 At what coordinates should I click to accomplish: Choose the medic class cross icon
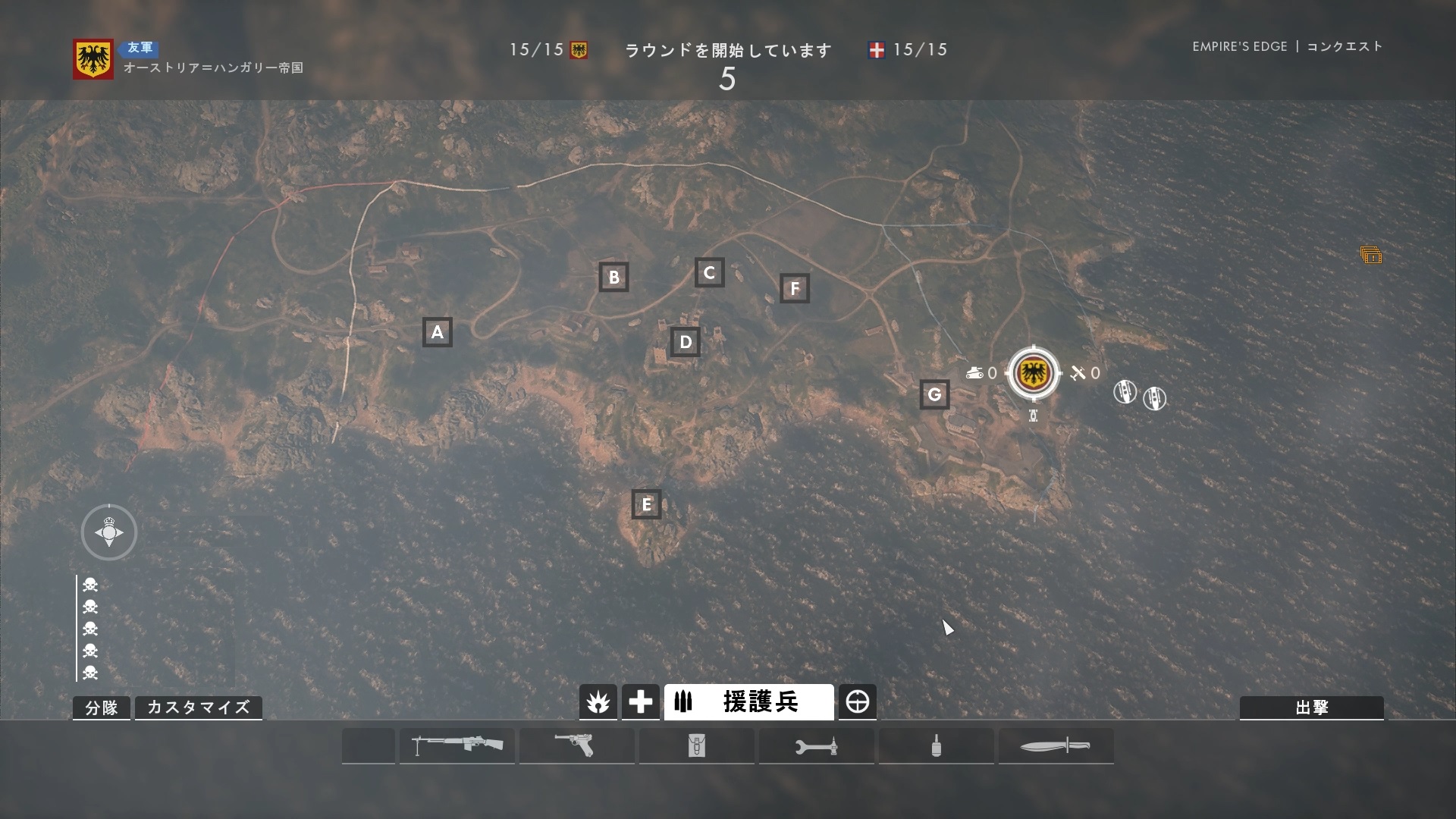point(640,702)
